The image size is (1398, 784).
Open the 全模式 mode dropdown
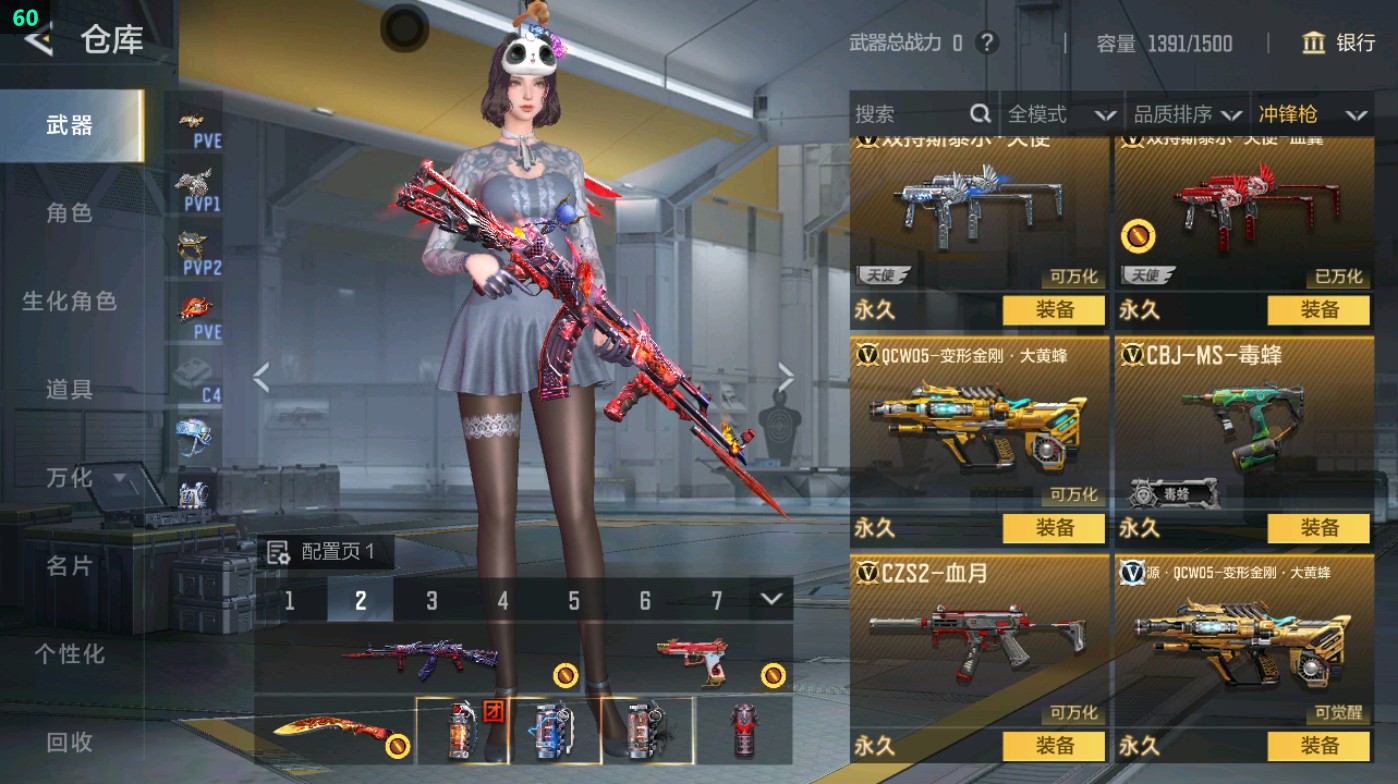pyautogui.click(x=1060, y=115)
